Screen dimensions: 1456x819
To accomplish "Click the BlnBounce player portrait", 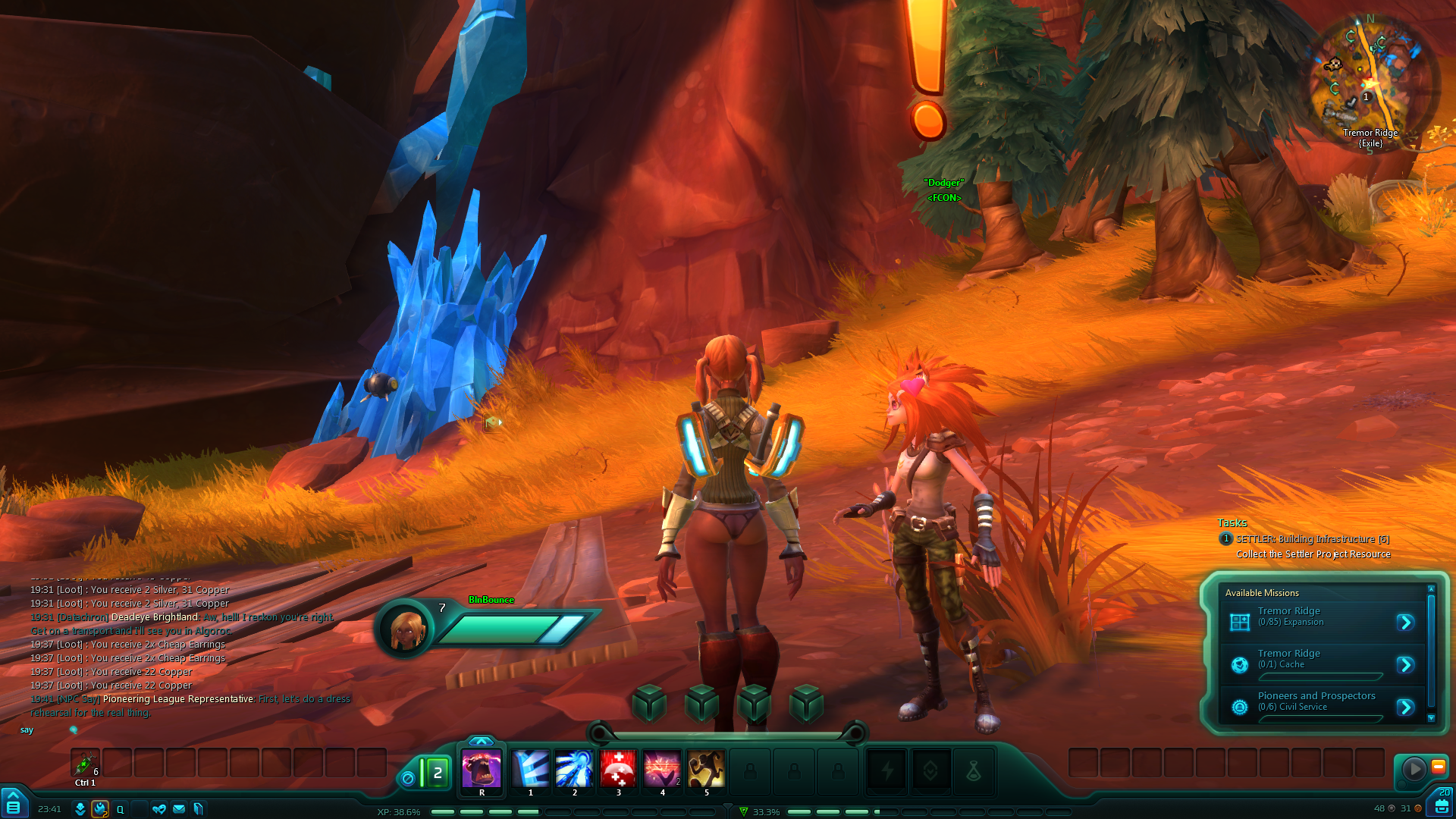I will tap(406, 629).
